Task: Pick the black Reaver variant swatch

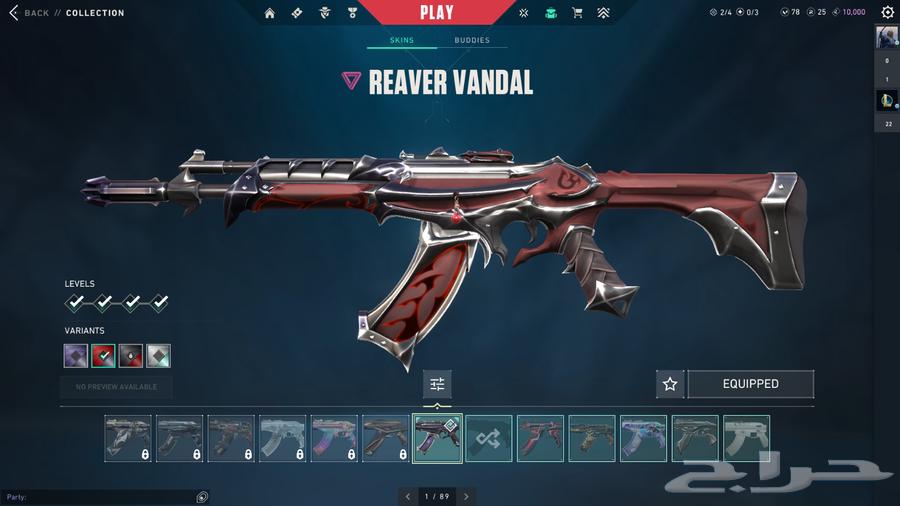Action: (131, 356)
